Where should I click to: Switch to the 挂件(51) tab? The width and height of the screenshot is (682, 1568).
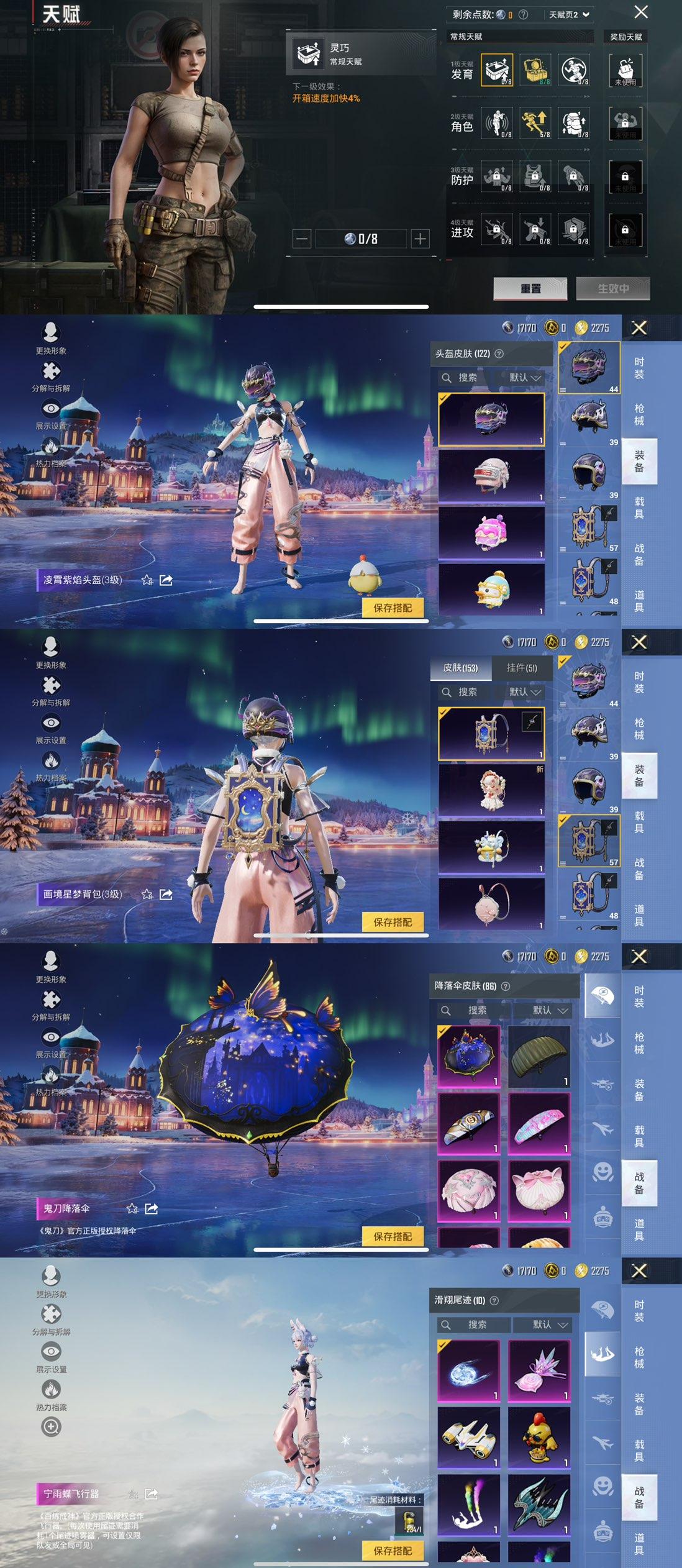coord(522,667)
